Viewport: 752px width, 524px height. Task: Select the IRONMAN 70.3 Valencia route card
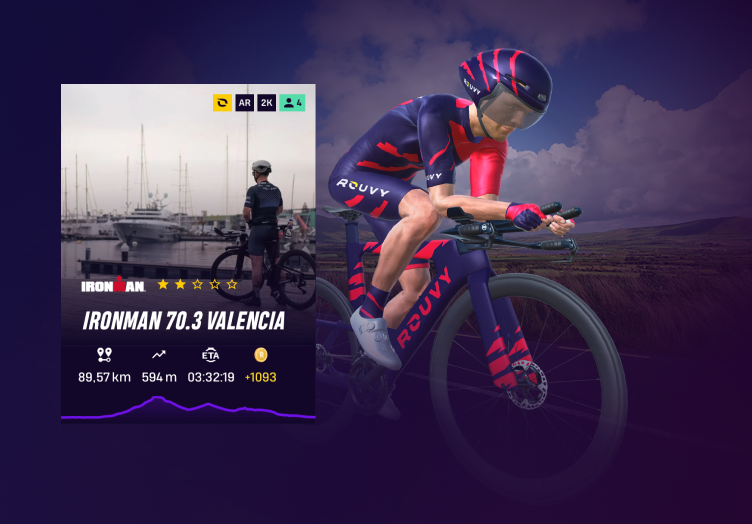[x=188, y=252]
